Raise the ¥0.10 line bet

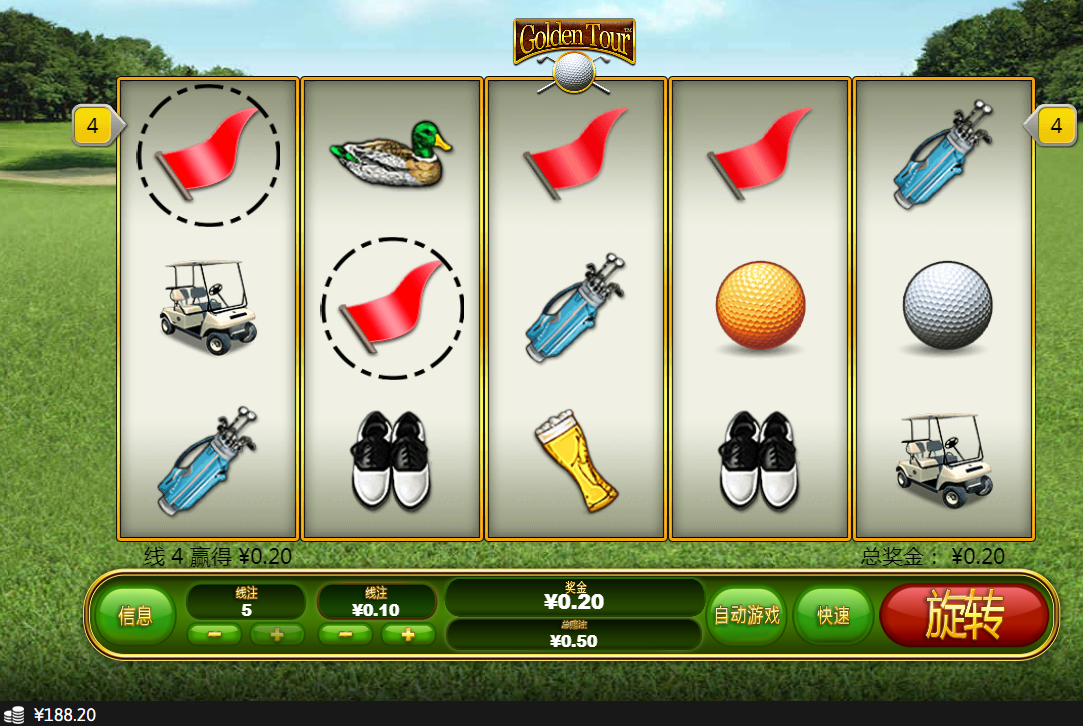[408, 634]
